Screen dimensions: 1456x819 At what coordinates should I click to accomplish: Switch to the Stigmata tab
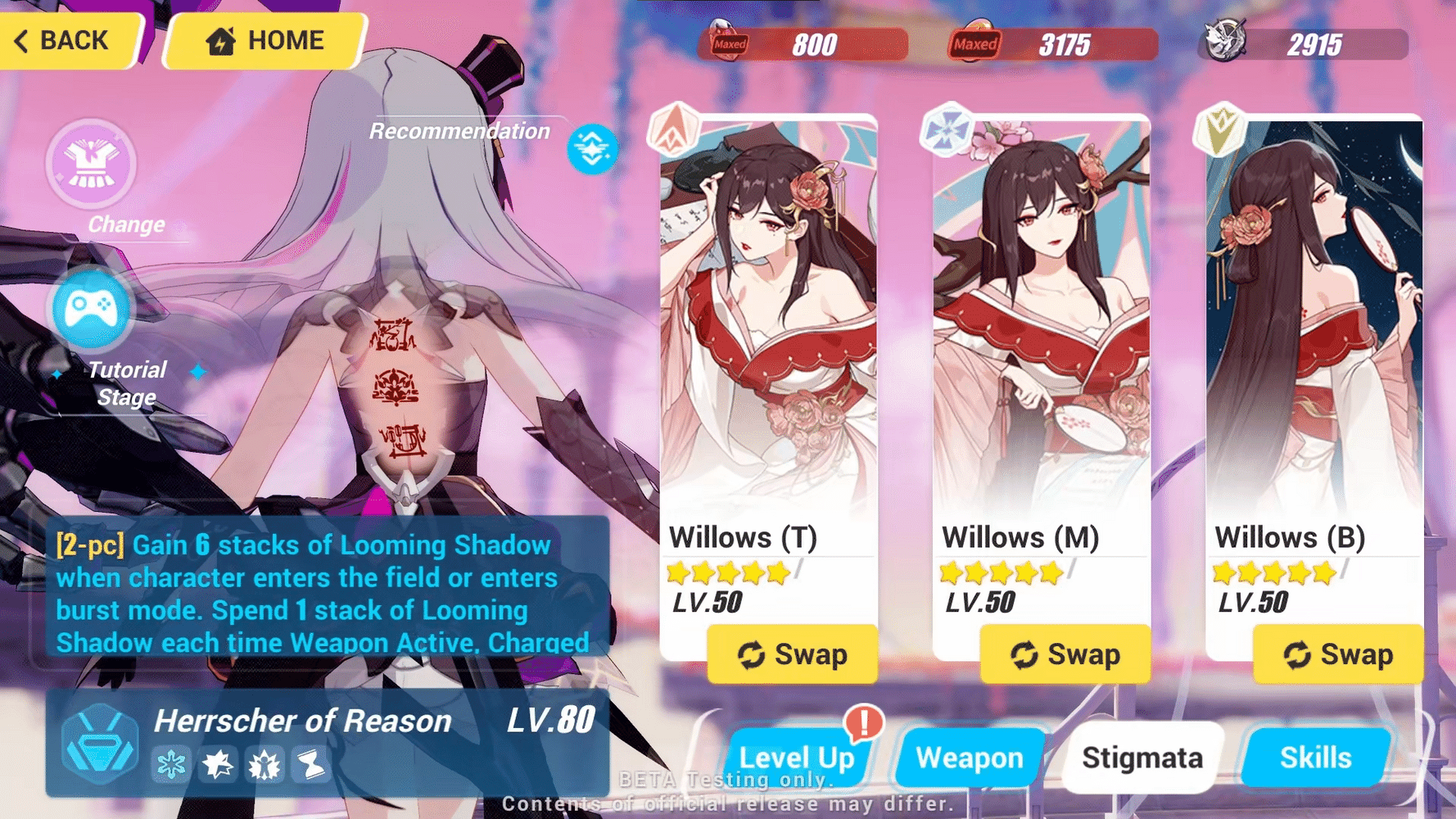pyautogui.click(x=1142, y=758)
